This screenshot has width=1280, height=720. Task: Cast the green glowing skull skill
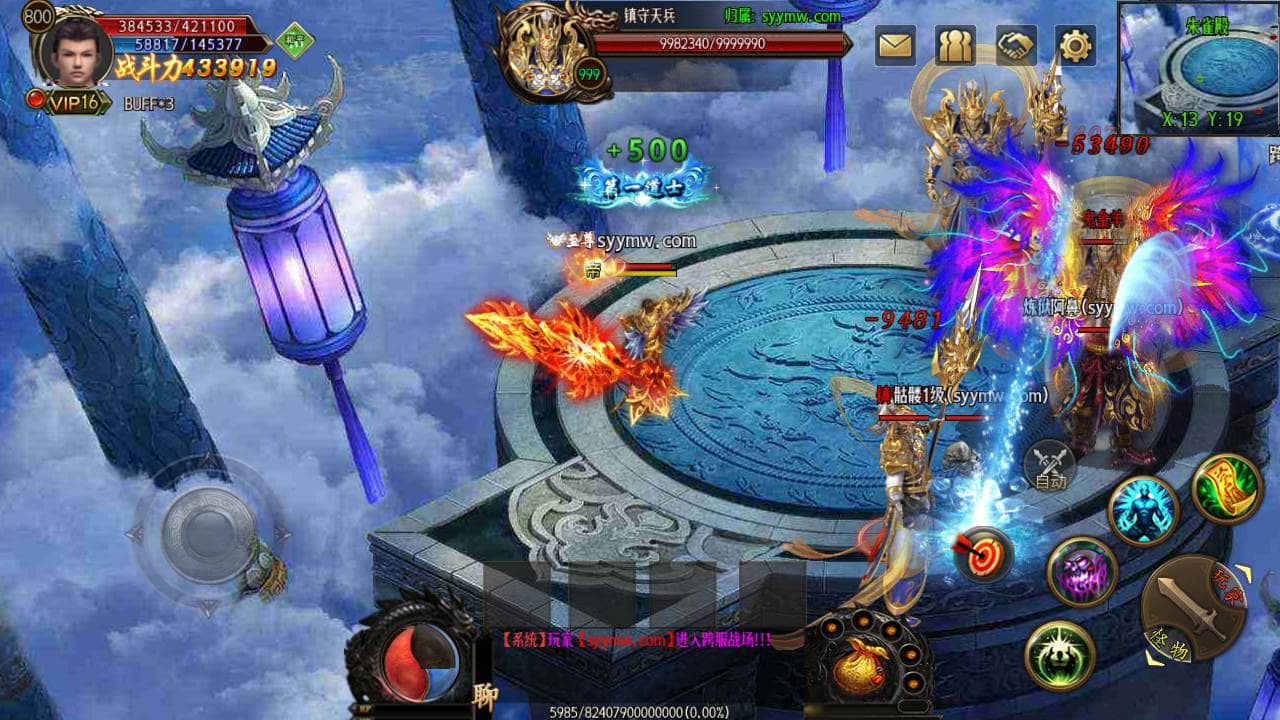[1059, 655]
